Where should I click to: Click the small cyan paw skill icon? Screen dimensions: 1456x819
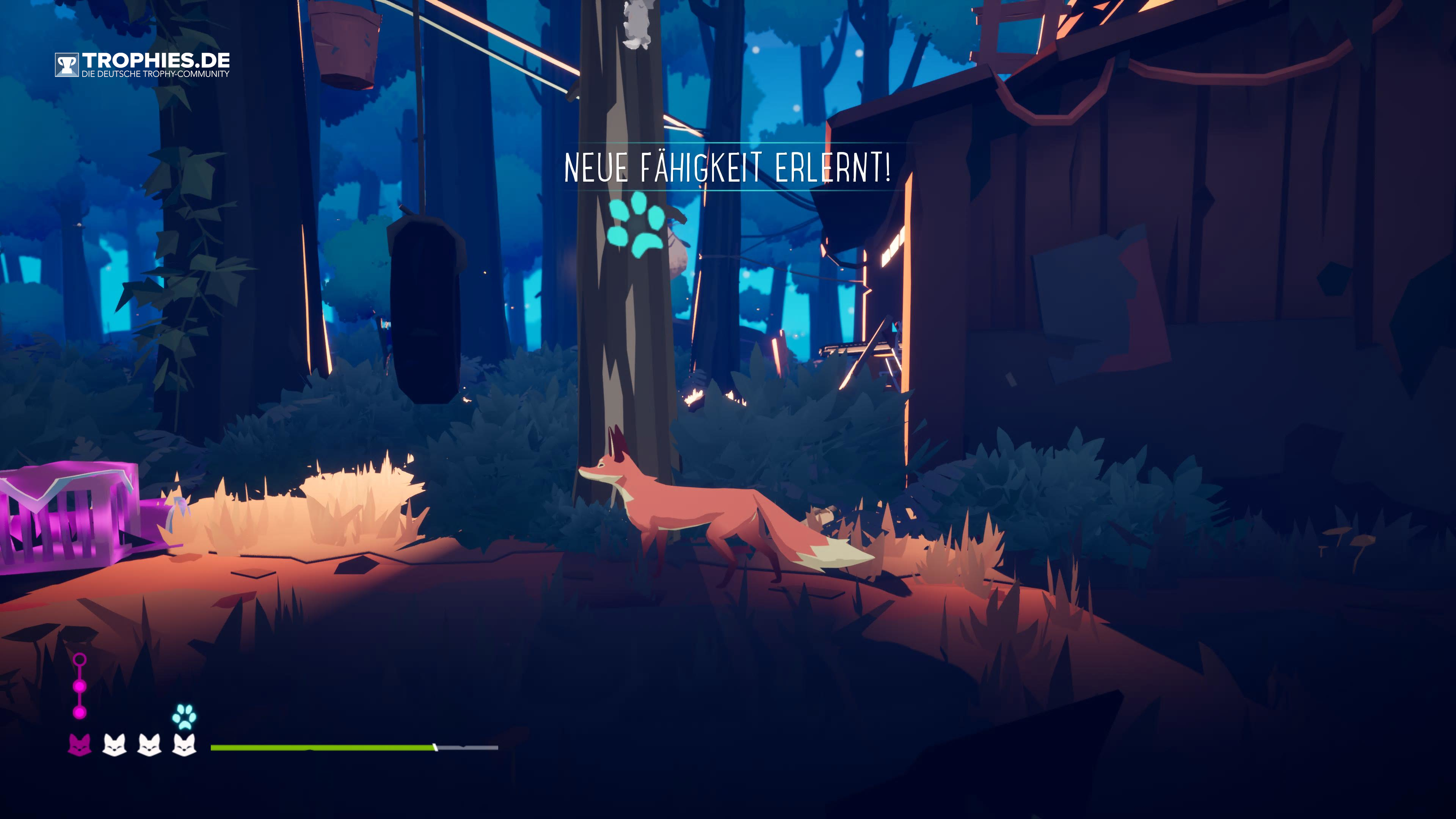[184, 717]
